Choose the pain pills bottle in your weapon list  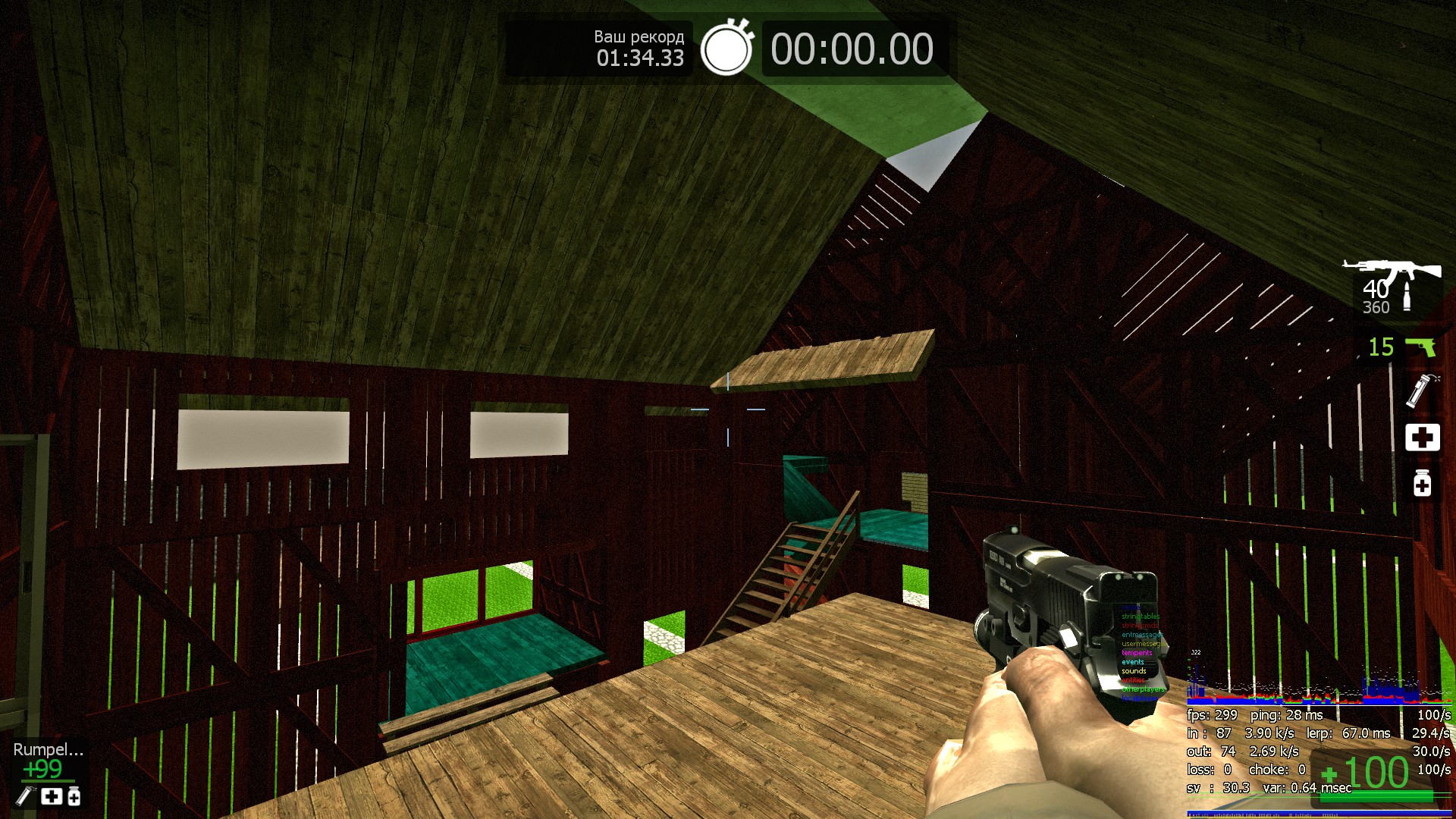(1422, 483)
